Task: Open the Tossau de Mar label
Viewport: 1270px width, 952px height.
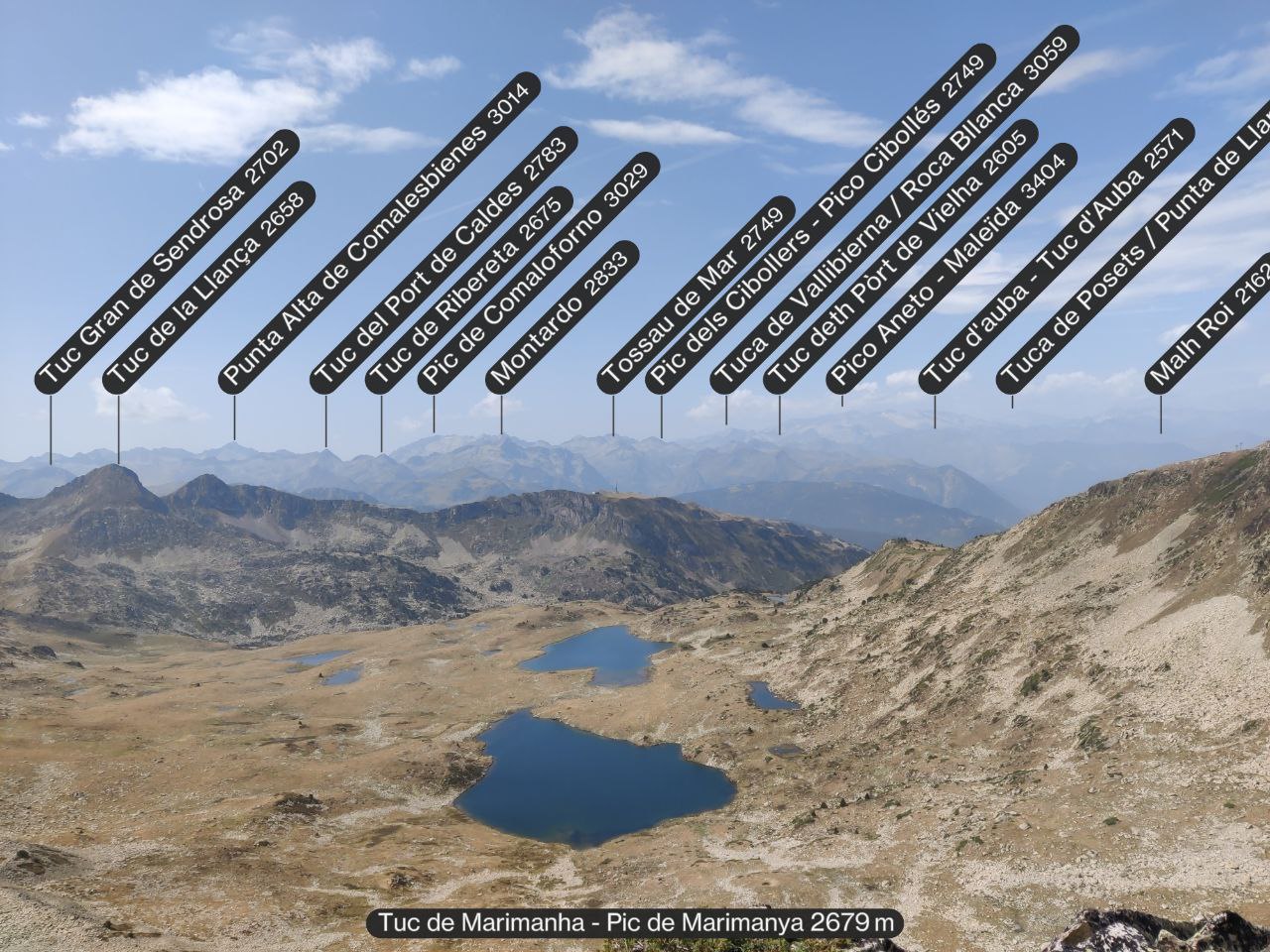Action: pos(696,295)
